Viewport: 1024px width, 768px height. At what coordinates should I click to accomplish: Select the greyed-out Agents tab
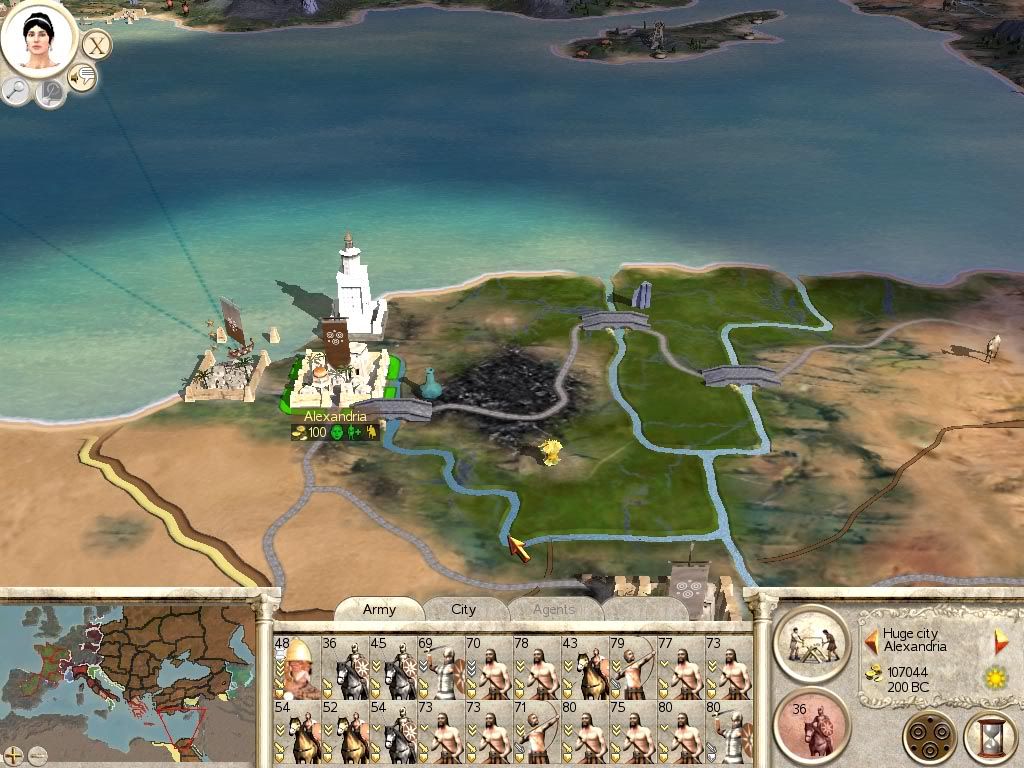[x=553, y=609]
